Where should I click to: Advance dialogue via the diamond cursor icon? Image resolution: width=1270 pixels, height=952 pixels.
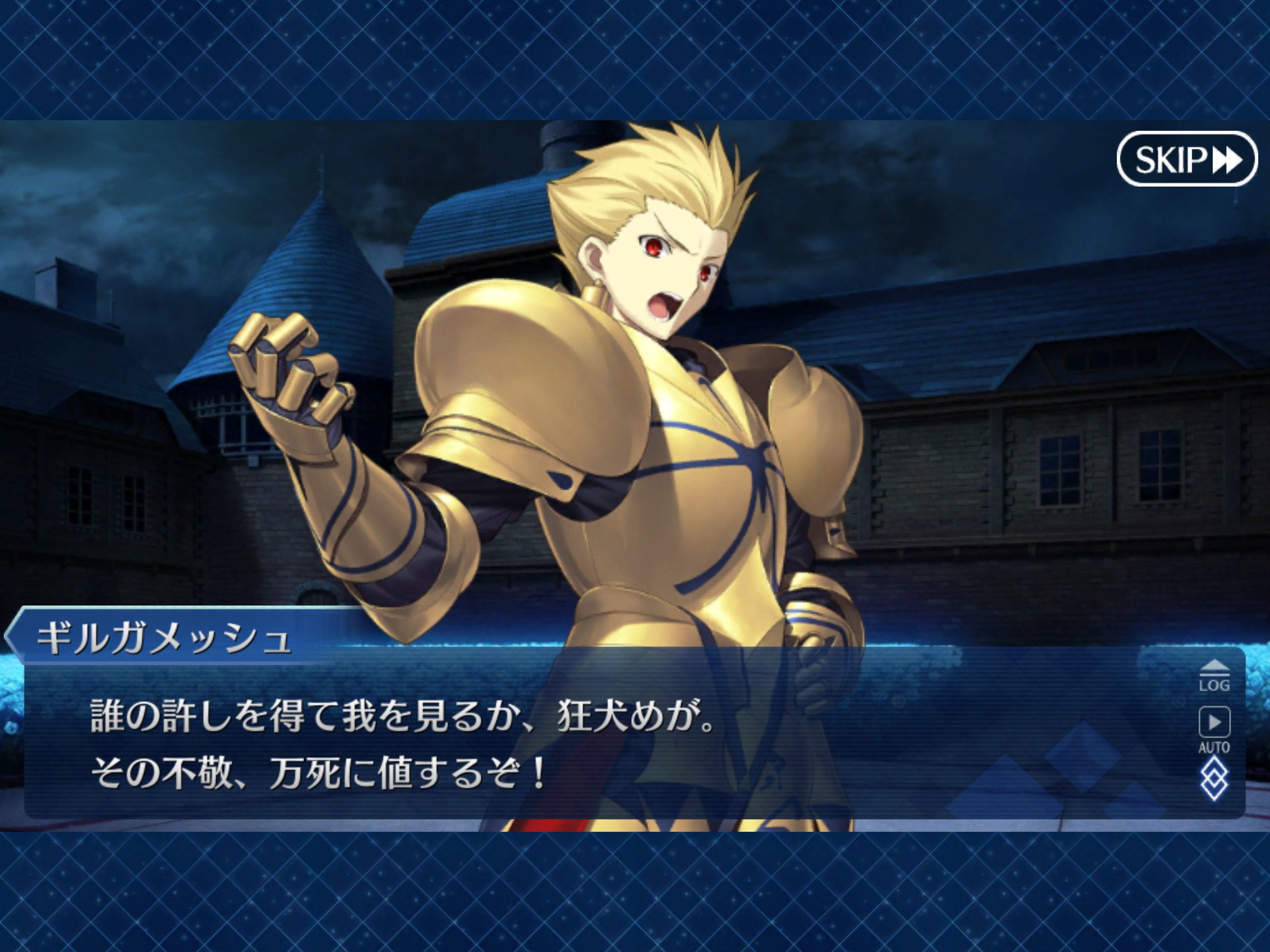tap(1214, 780)
